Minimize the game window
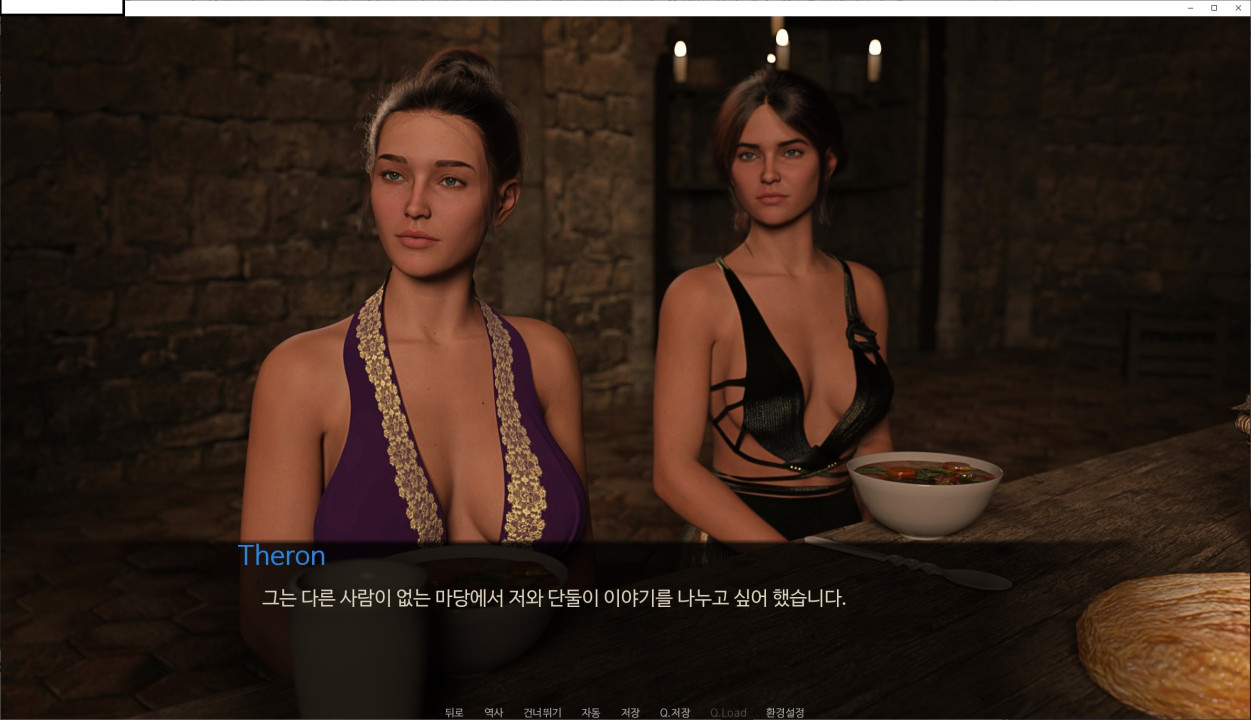Screen dimensions: 1251x720 pos(1190,8)
